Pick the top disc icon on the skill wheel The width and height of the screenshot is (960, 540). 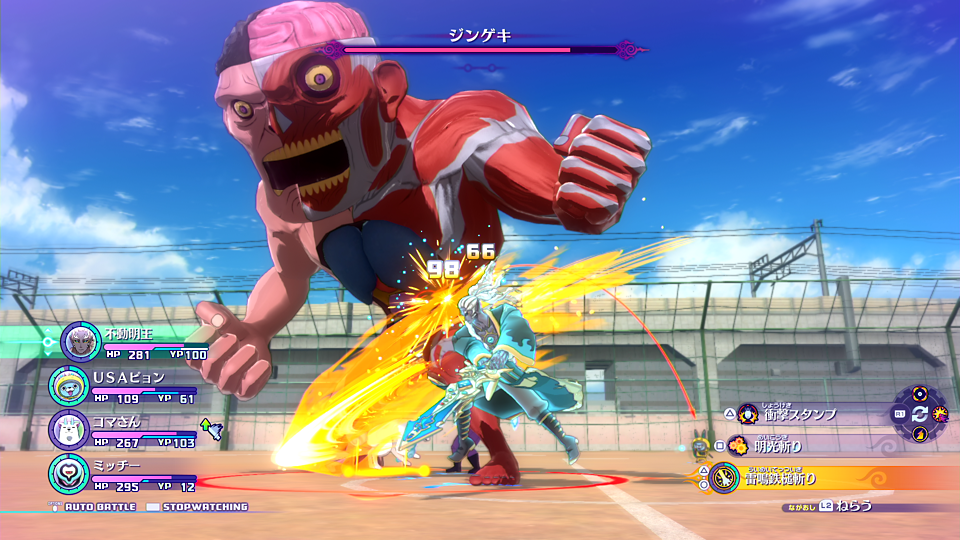[919, 393]
